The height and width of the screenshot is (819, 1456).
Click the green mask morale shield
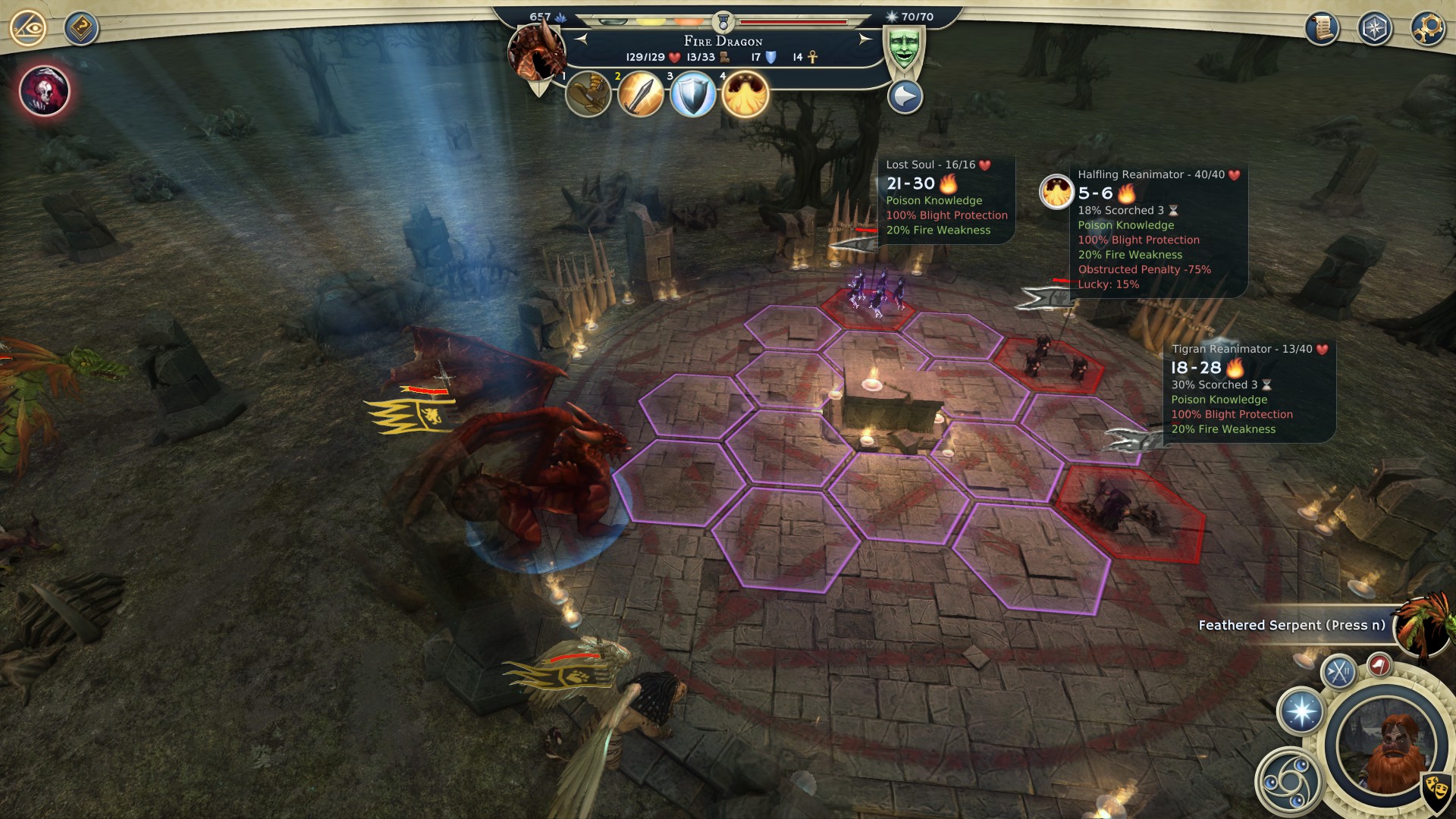(904, 49)
